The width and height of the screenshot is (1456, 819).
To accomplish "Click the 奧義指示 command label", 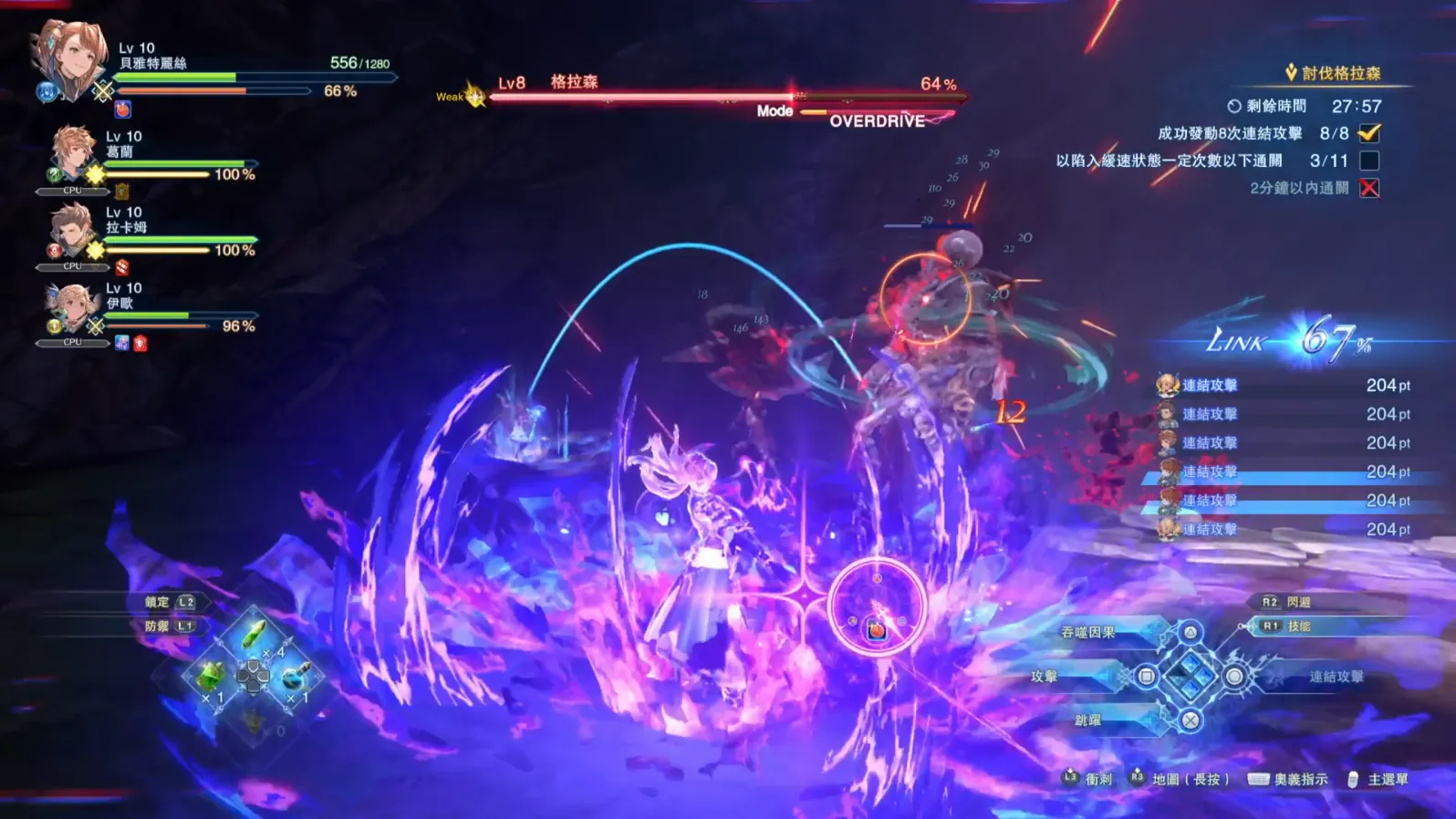I will point(1300,779).
